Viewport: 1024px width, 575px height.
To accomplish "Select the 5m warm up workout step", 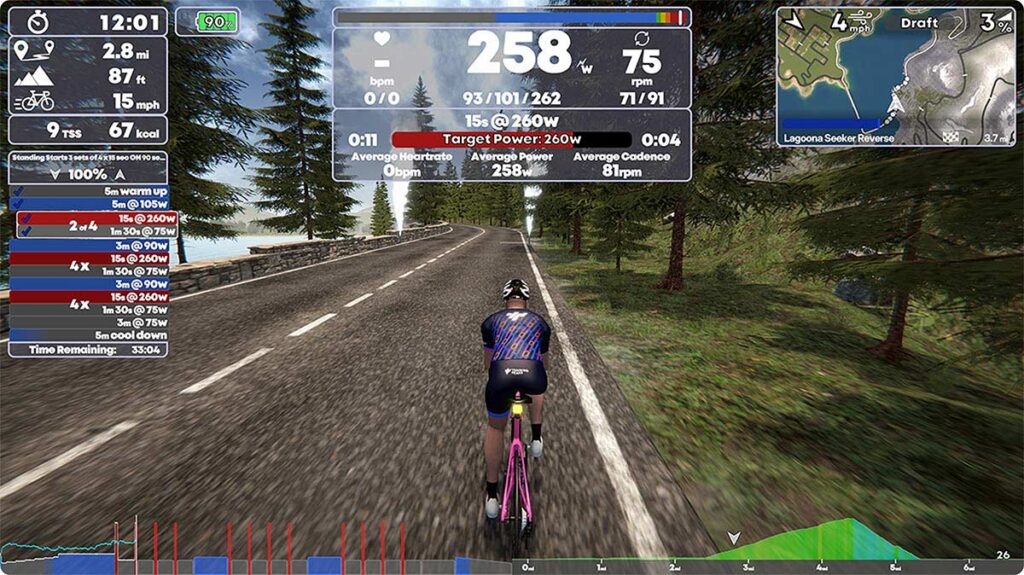I will 88,191.
